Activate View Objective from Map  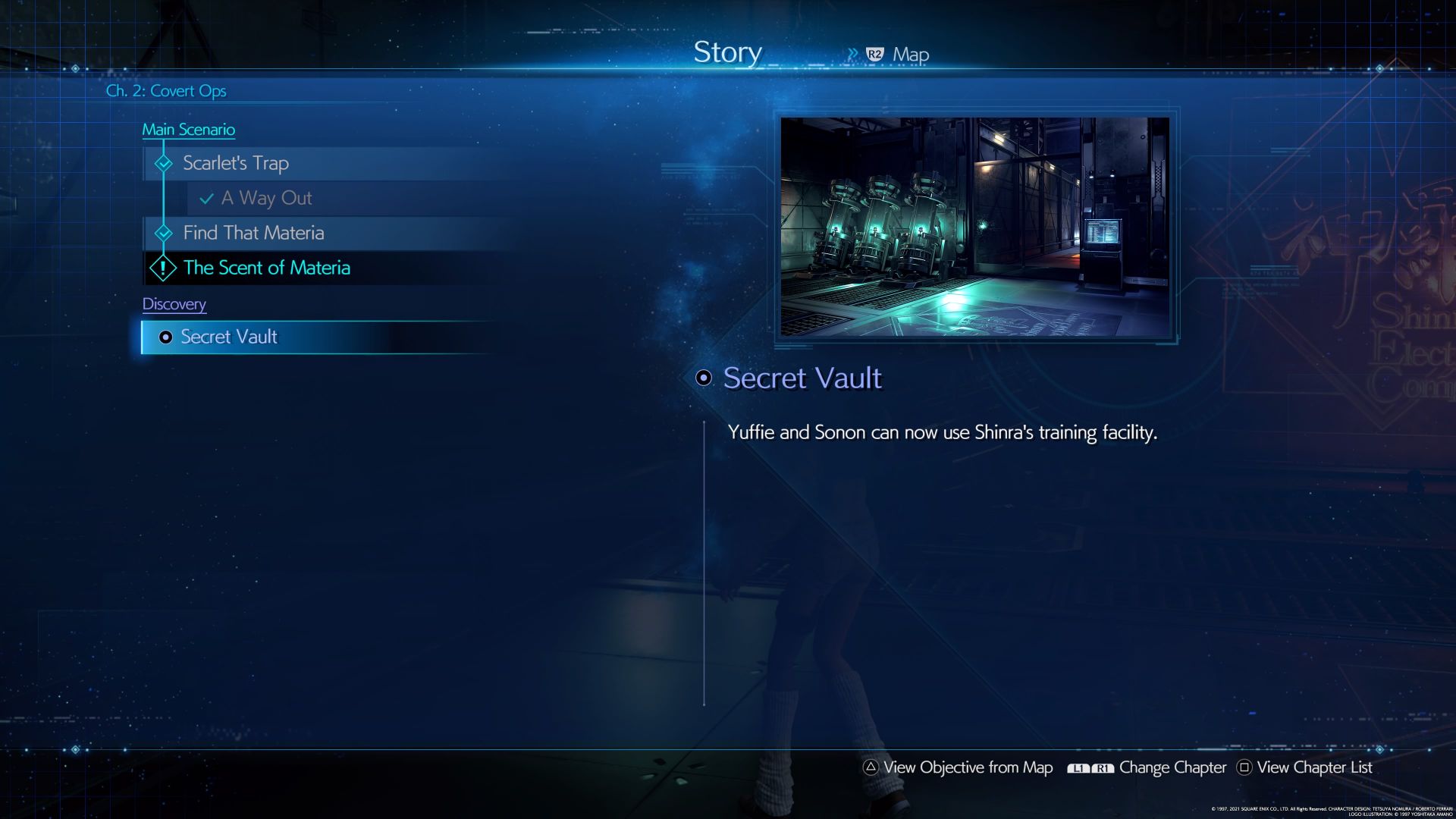click(967, 767)
